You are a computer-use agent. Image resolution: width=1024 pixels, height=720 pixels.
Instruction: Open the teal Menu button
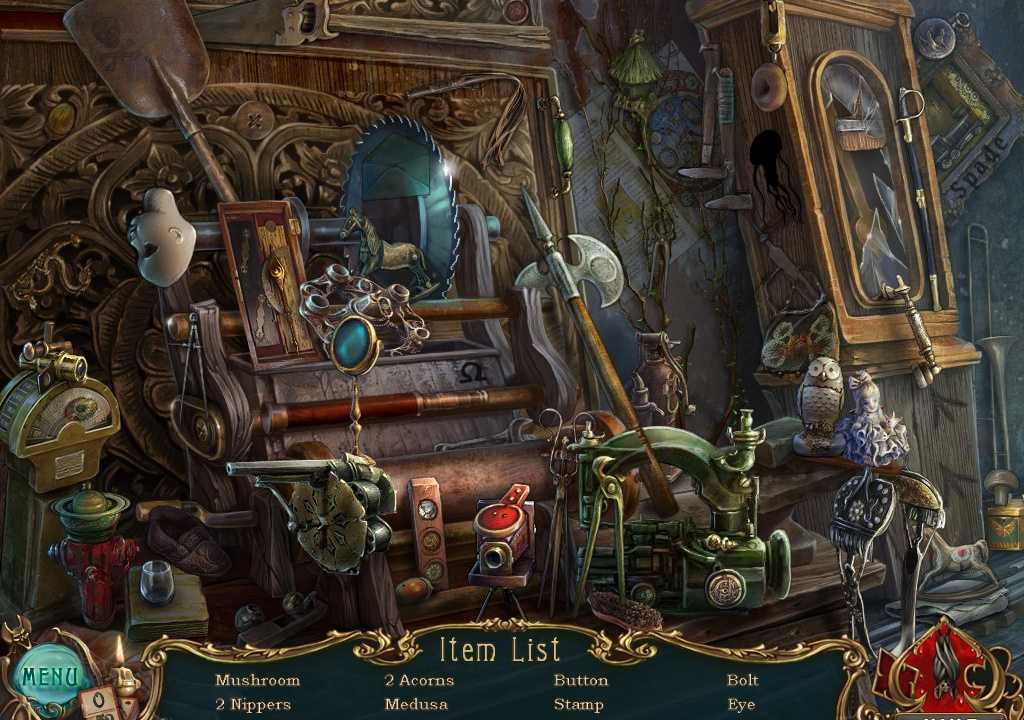(x=47, y=675)
